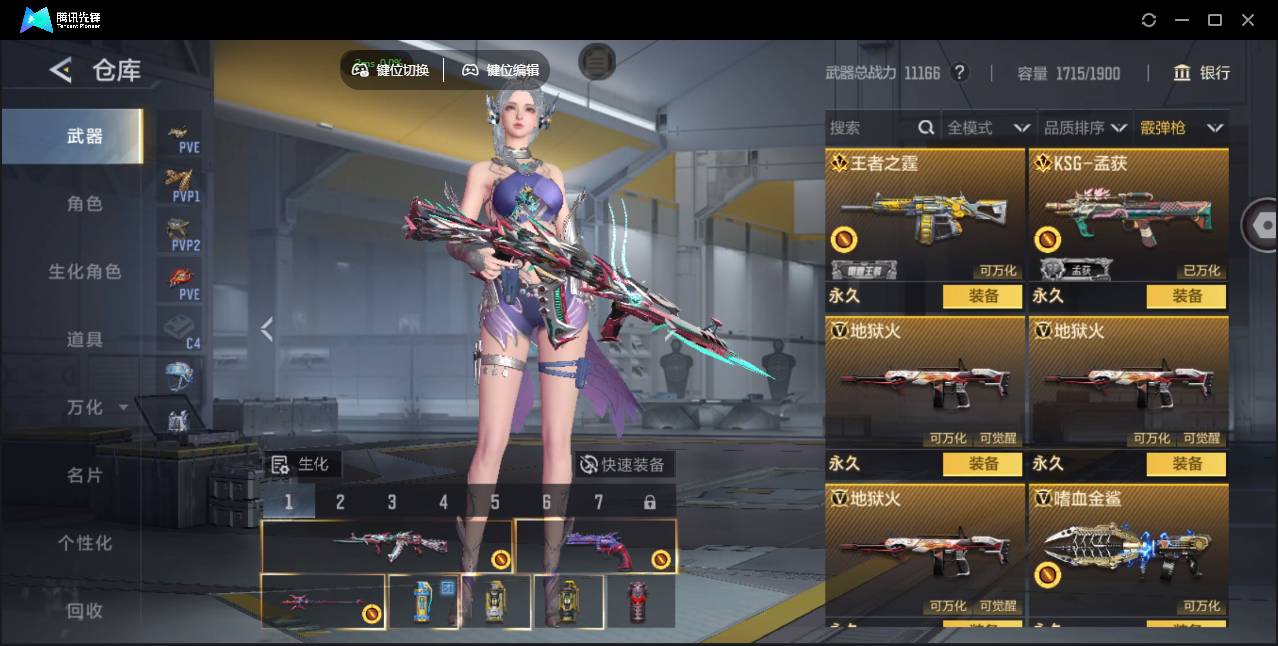Equip the 王者之霆 shotgun
This screenshot has height=646, width=1278.
pos(983,296)
